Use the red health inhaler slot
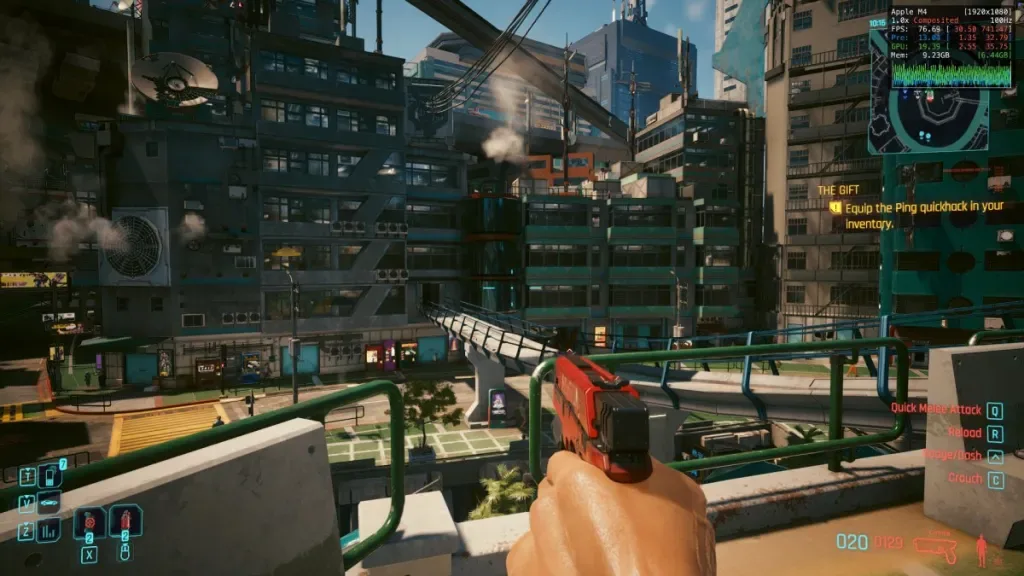The image size is (1024, 576). (125, 520)
